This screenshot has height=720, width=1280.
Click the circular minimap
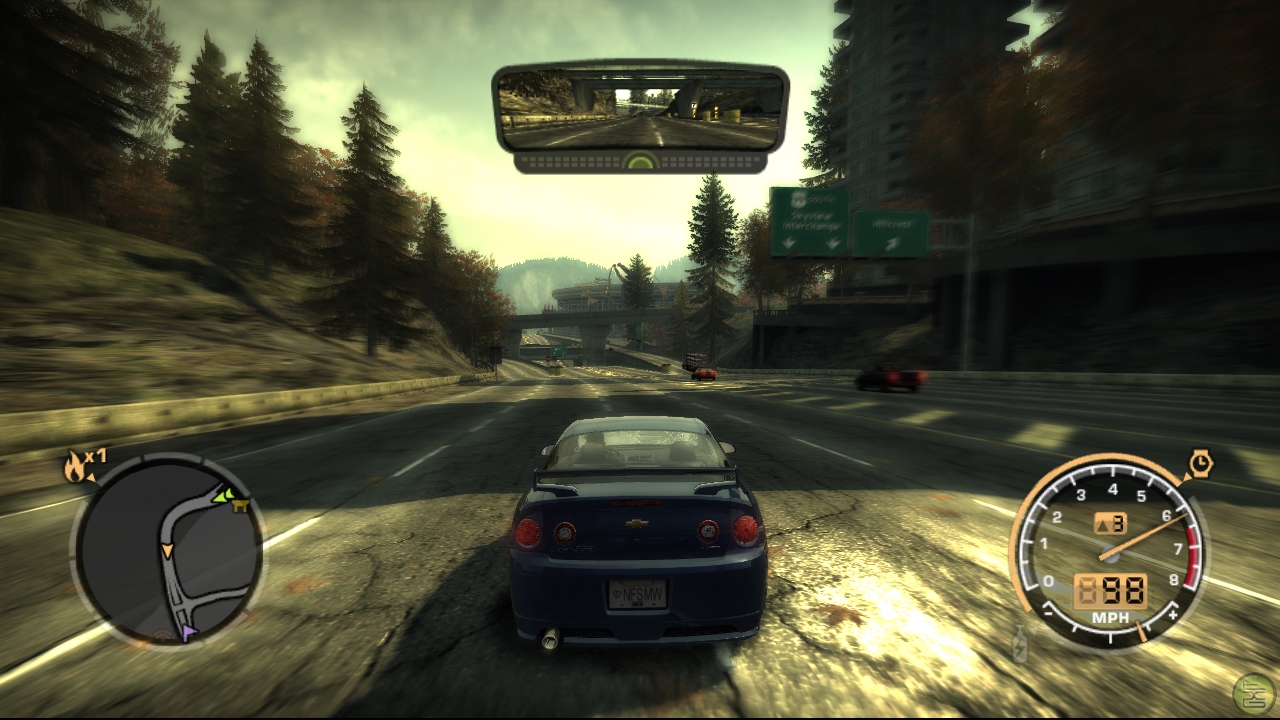(x=167, y=550)
